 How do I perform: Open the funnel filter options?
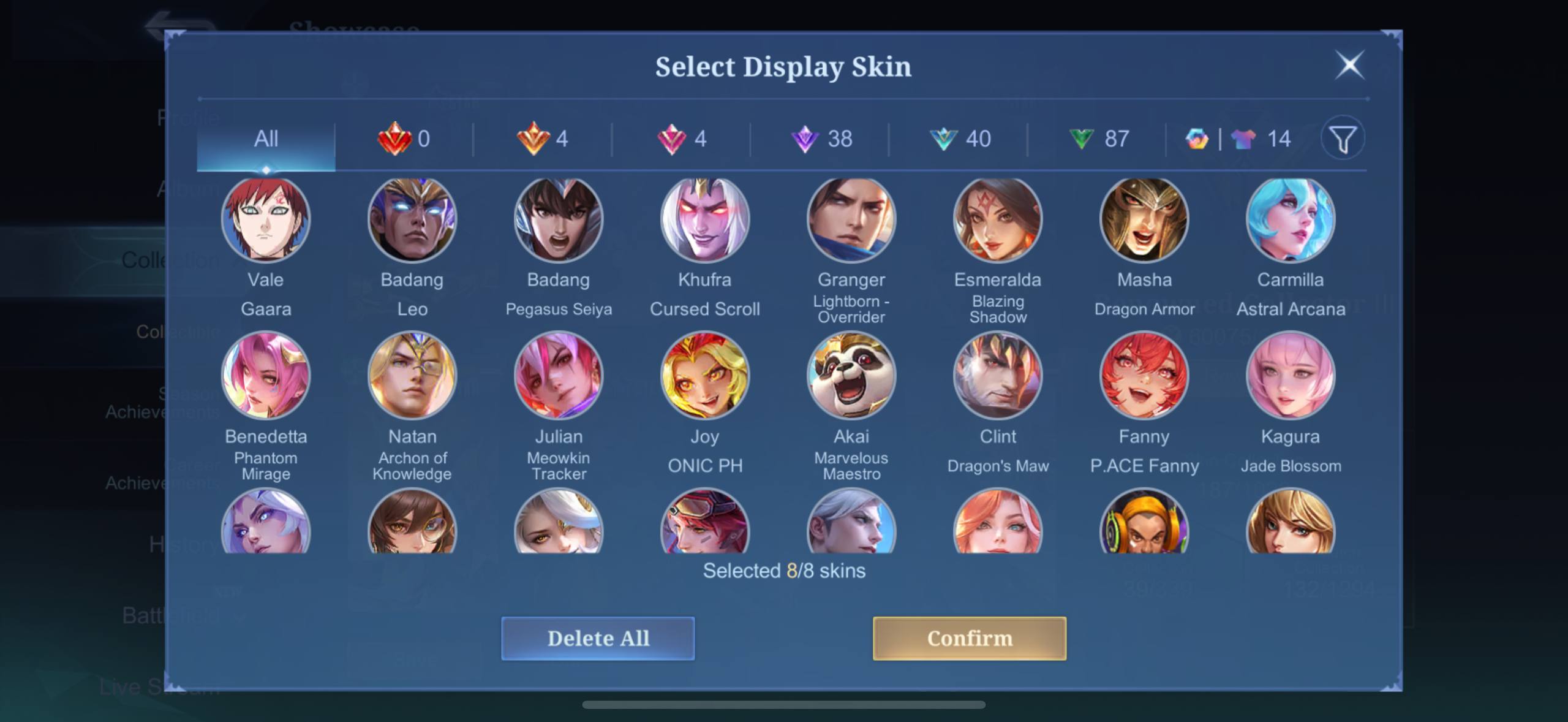(x=1343, y=139)
